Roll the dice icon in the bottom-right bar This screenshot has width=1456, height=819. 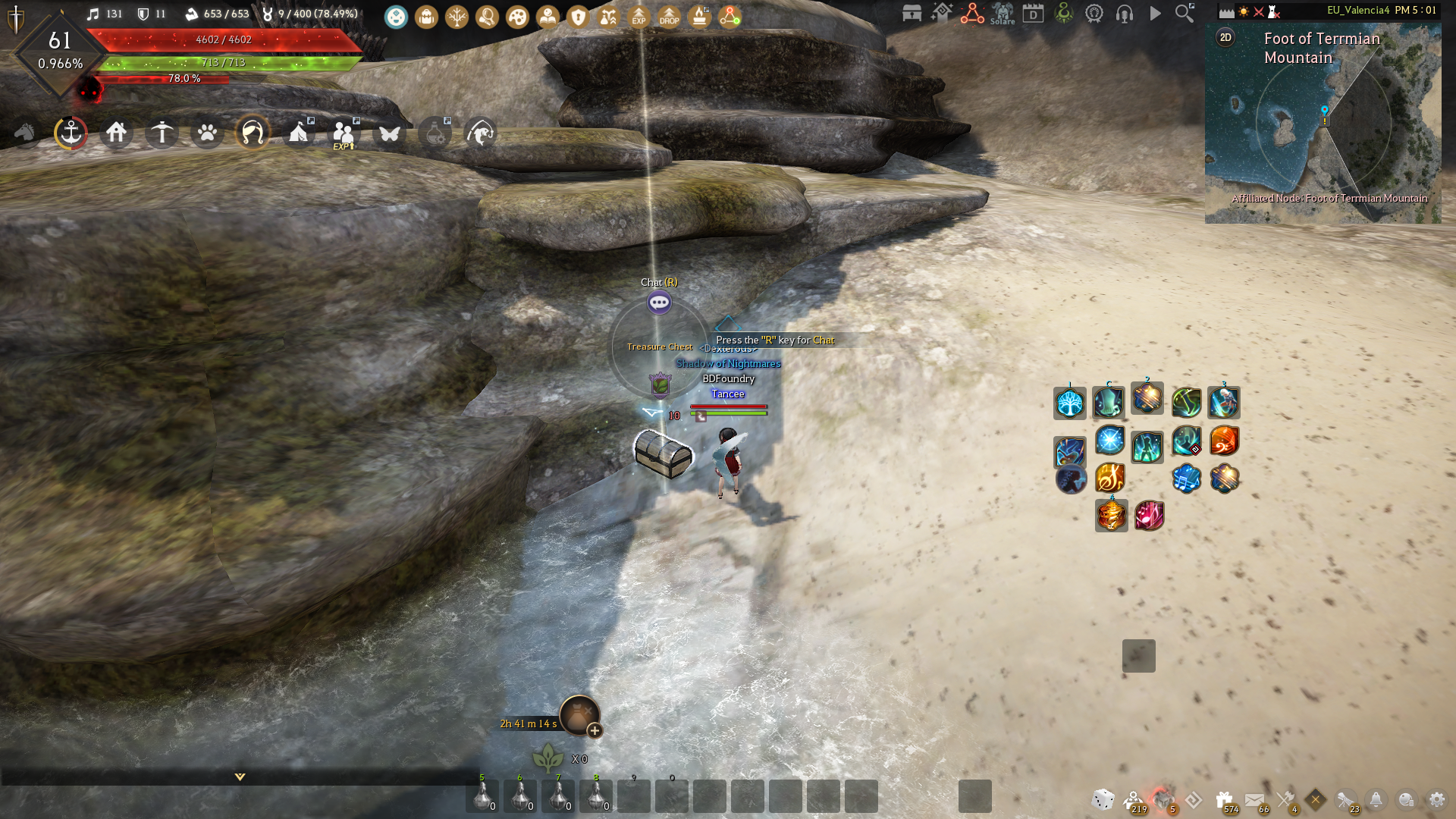pos(1102,799)
